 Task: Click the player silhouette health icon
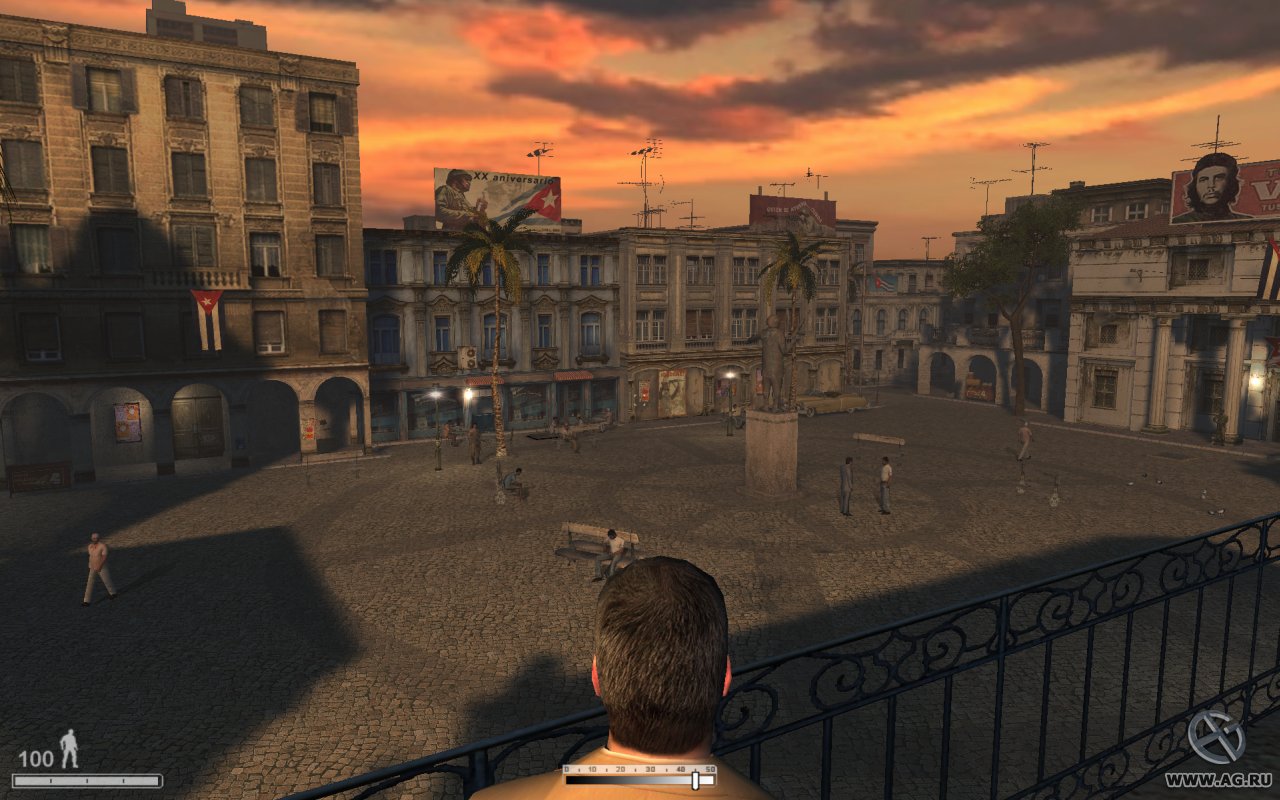point(69,748)
